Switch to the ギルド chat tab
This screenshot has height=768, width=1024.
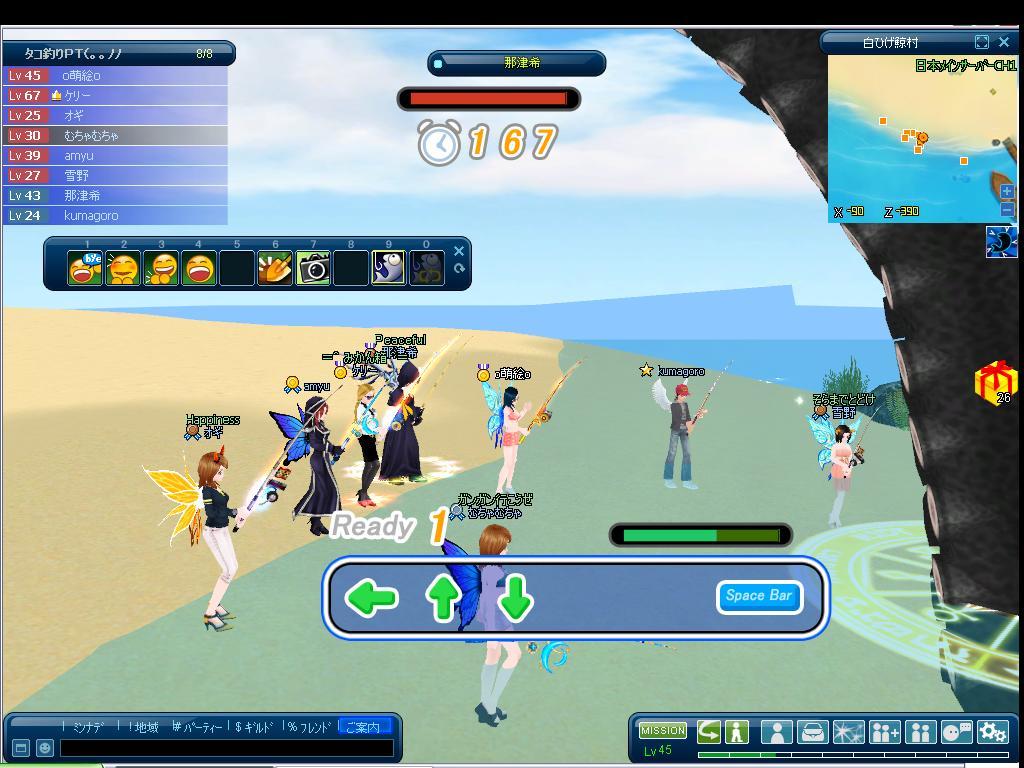255,727
